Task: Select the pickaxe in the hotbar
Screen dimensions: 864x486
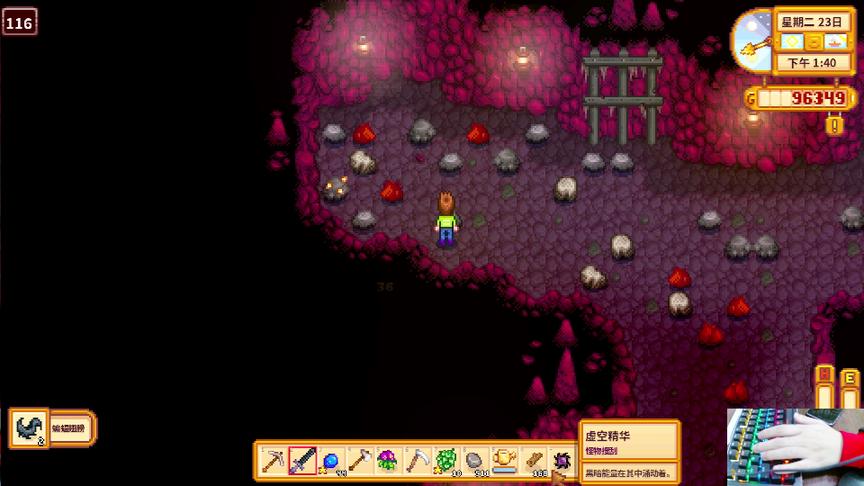Action: coord(273,461)
